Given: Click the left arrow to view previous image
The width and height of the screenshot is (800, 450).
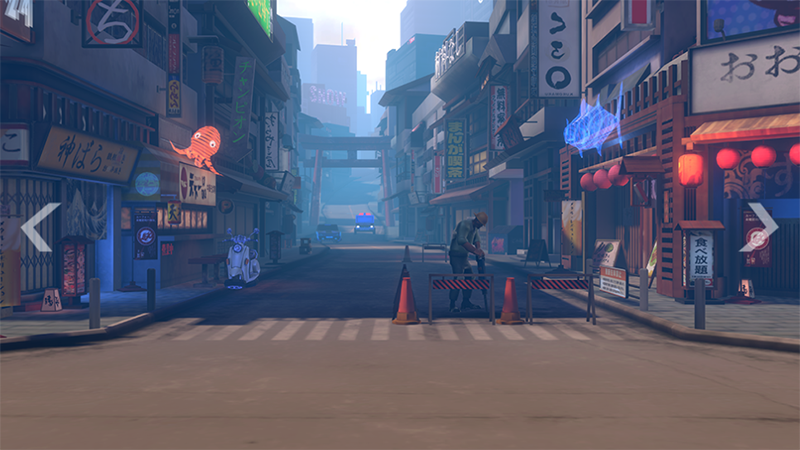Looking at the screenshot, I should click(39, 227).
